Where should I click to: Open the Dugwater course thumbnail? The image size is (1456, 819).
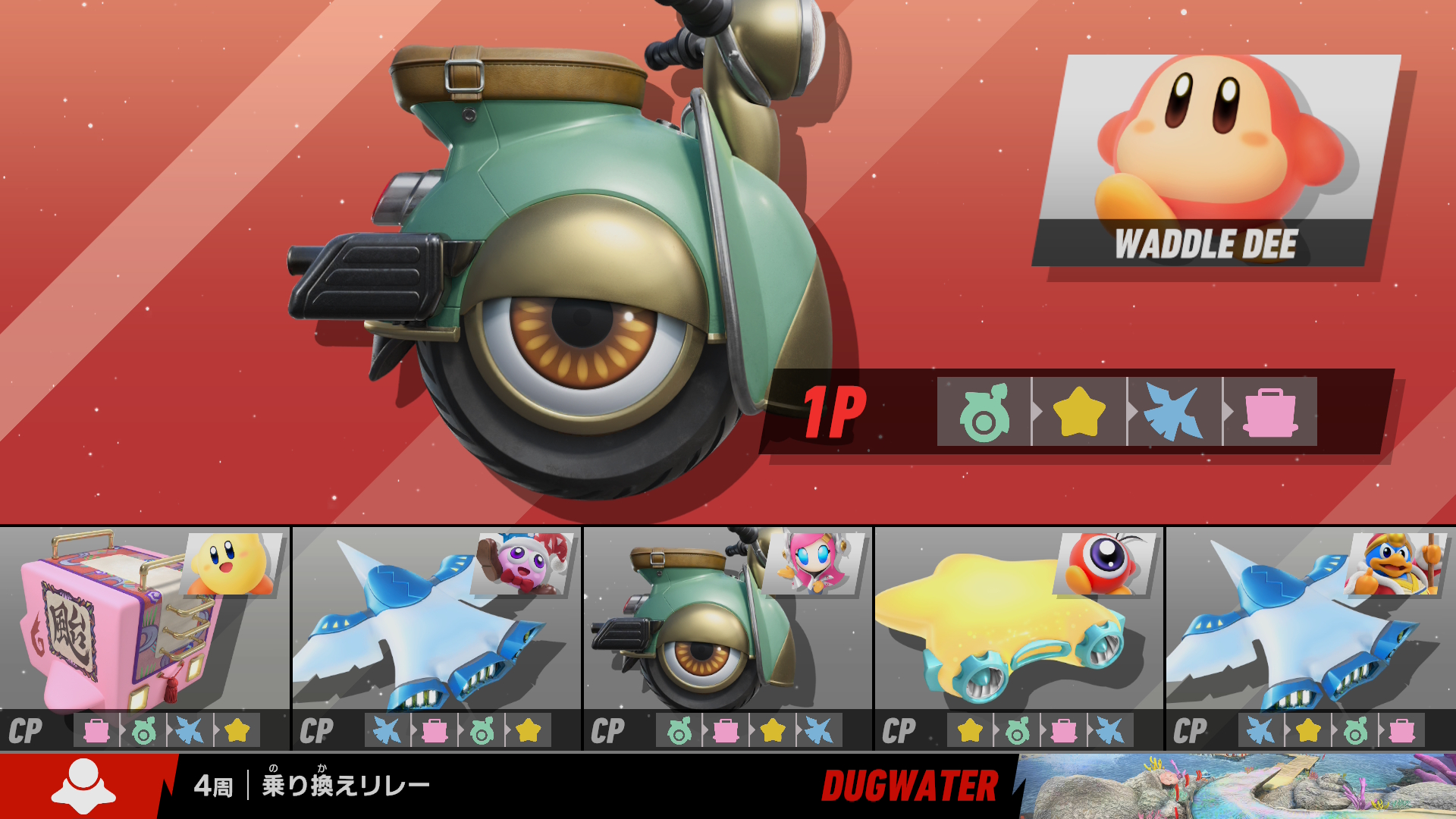click(1236, 786)
